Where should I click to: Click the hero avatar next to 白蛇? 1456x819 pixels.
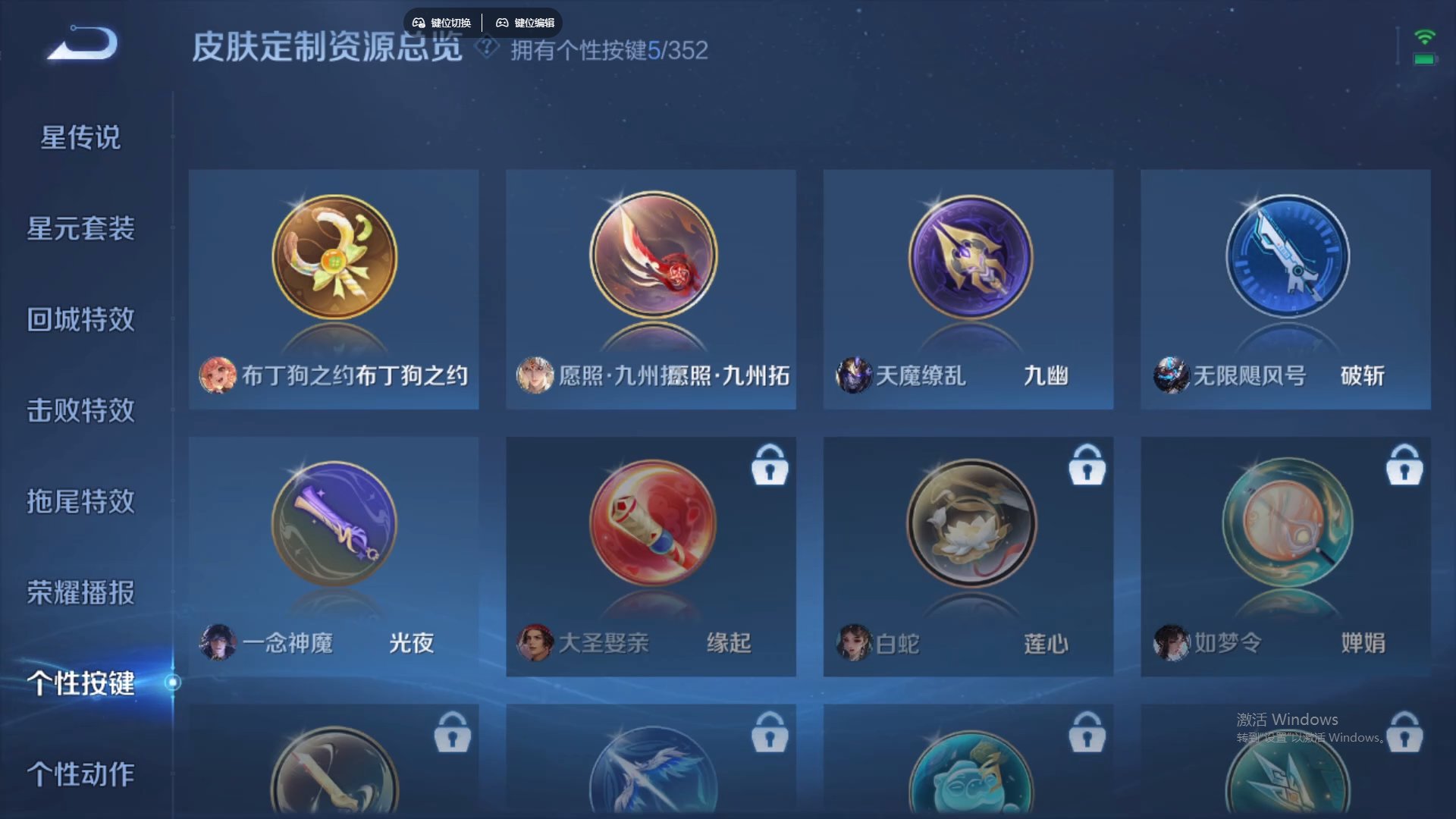852,642
